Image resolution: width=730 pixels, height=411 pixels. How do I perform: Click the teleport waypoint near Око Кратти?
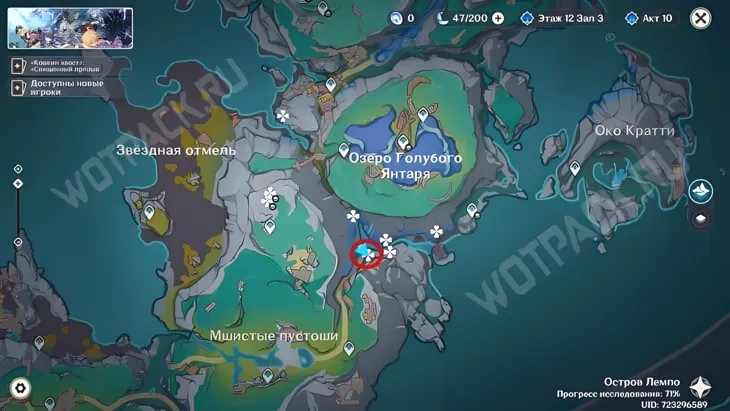coord(575,171)
